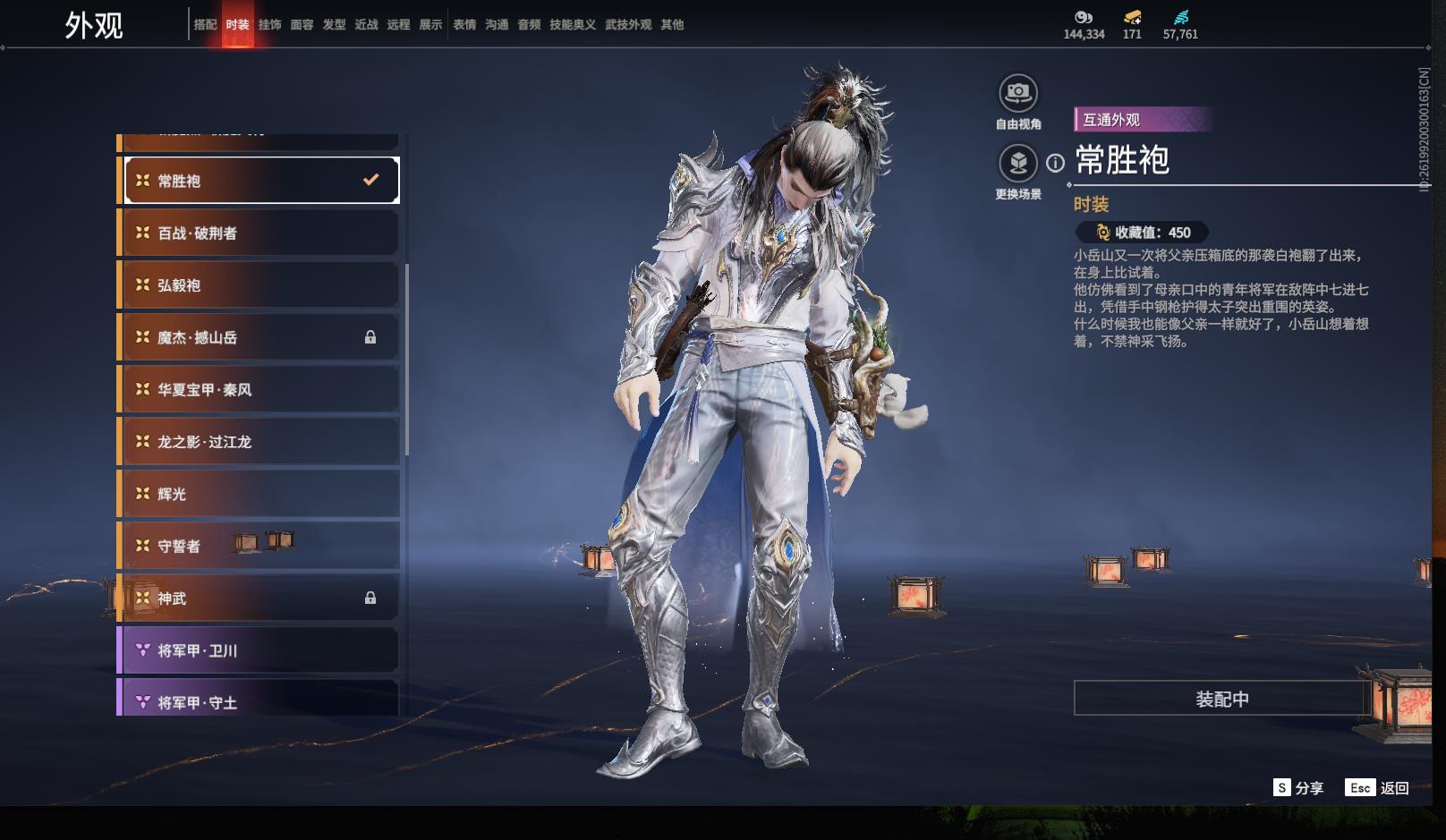Activate the 自由视角 free camera icon
Screen dimensions: 1446x840
click(x=1017, y=93)
